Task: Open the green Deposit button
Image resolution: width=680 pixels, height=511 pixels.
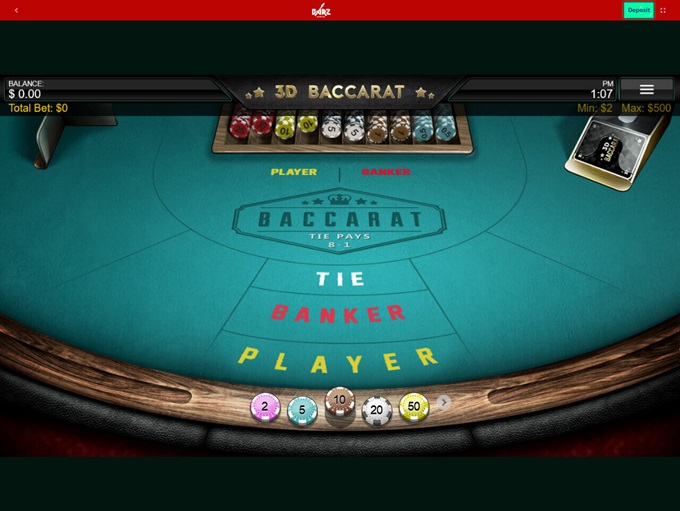Action: (638, 10)
